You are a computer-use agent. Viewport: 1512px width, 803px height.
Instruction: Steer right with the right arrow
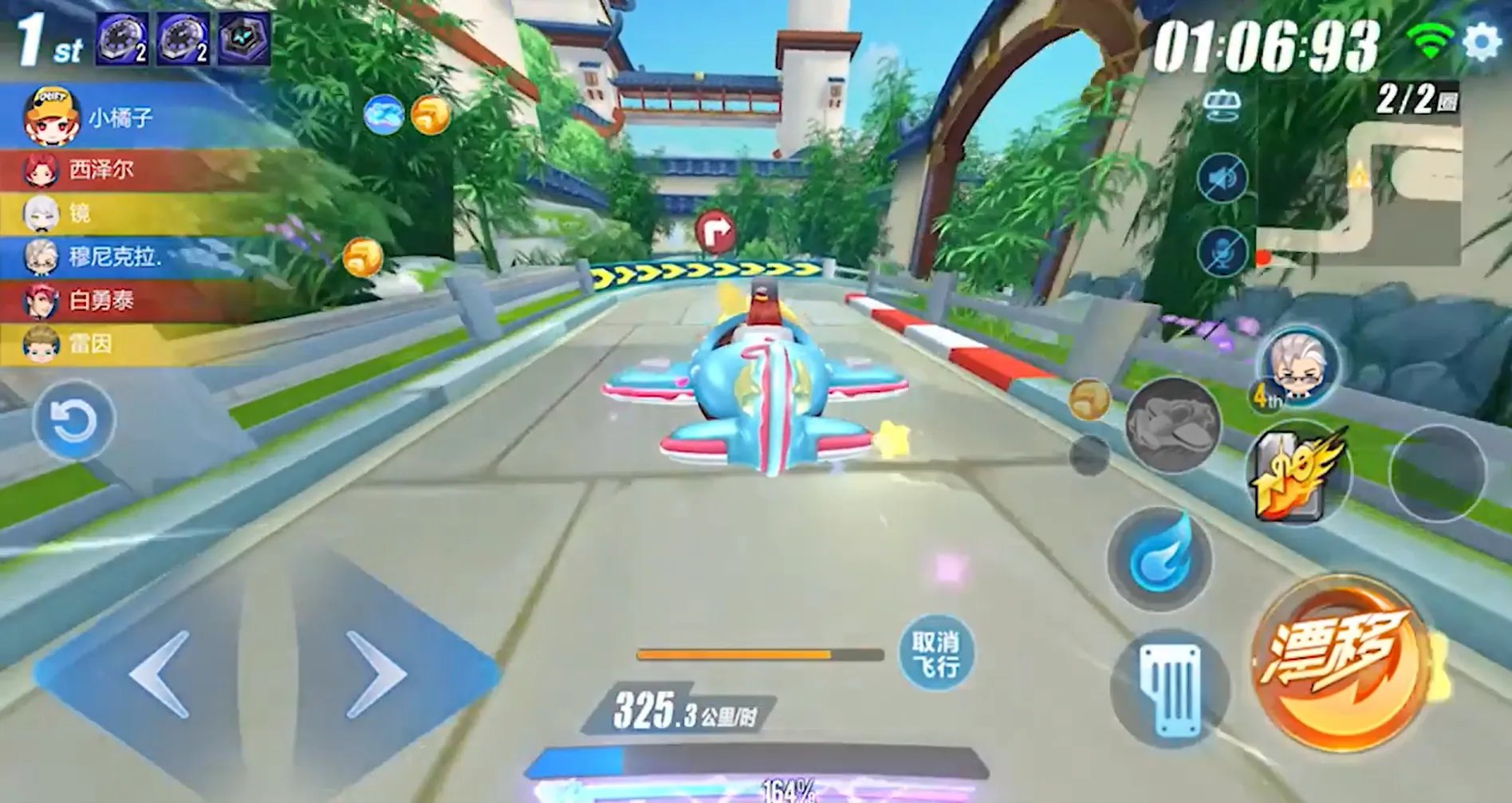pos(376,674)
